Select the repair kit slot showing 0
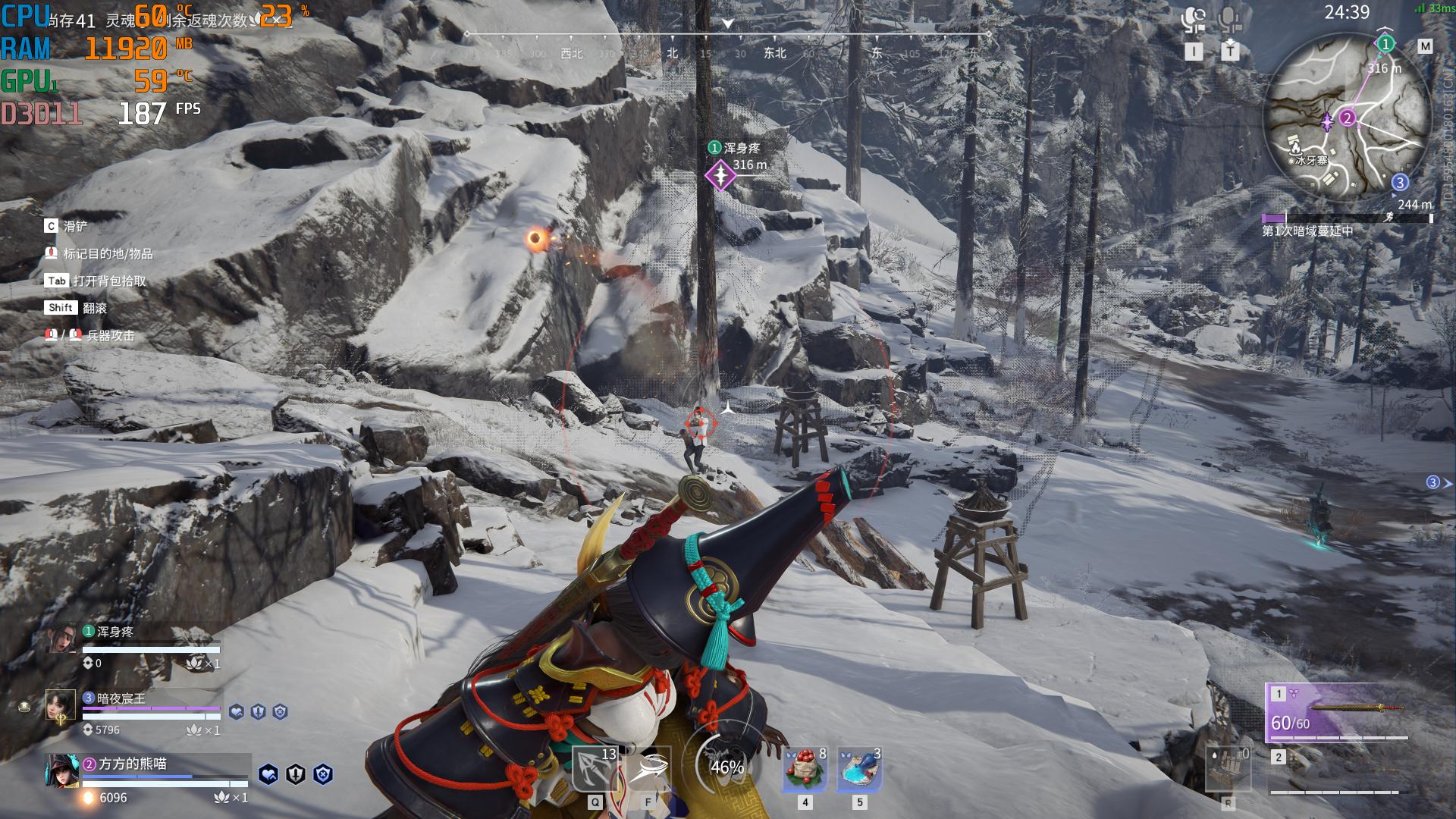This screenshot has width=1456, height=819. pos(1228,770)
